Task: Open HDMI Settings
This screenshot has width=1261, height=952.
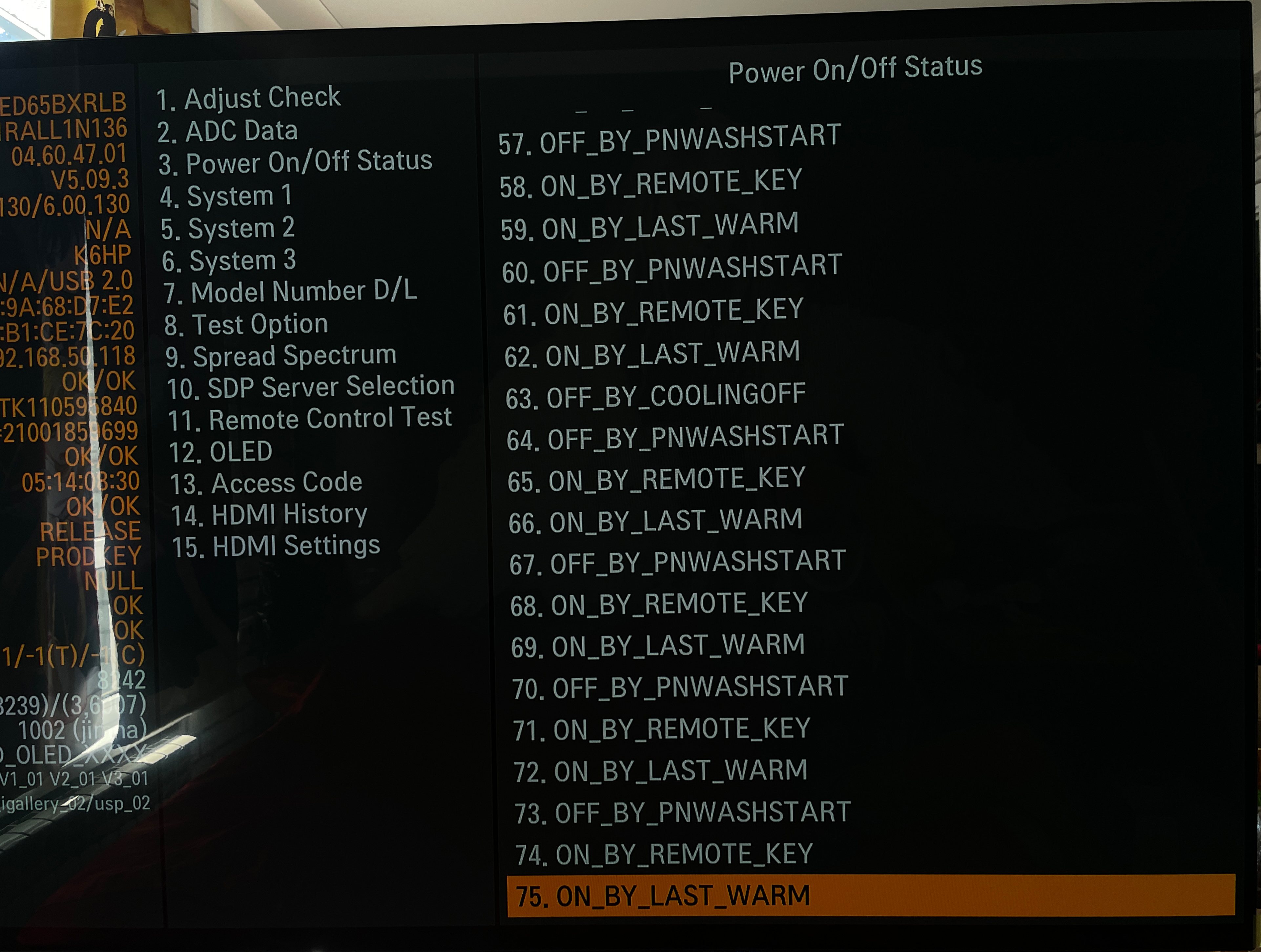Action: 276,546
